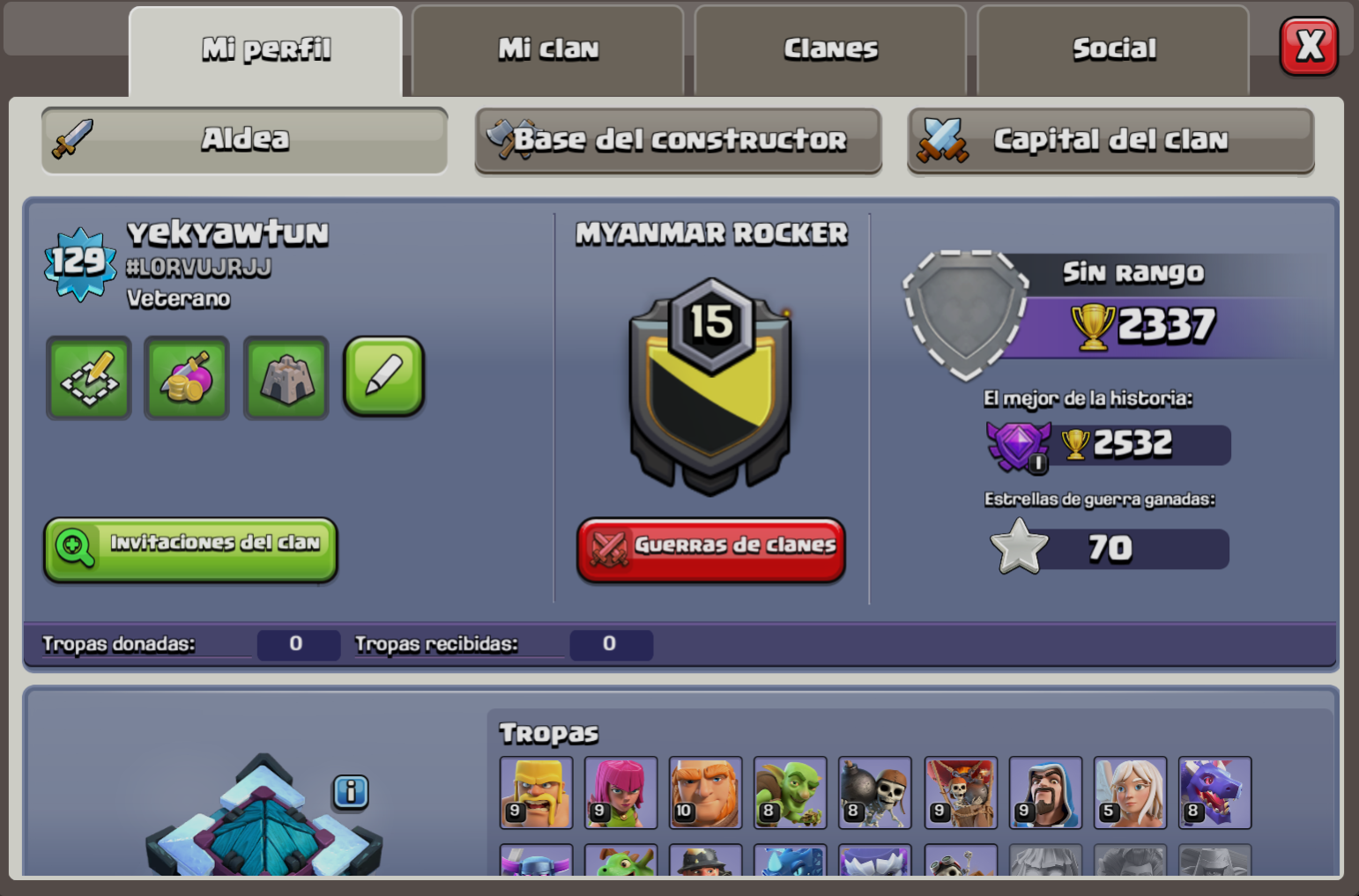Select the loot and sword history icon
This screenshot has height=896, width=1359.
point(187,378)
